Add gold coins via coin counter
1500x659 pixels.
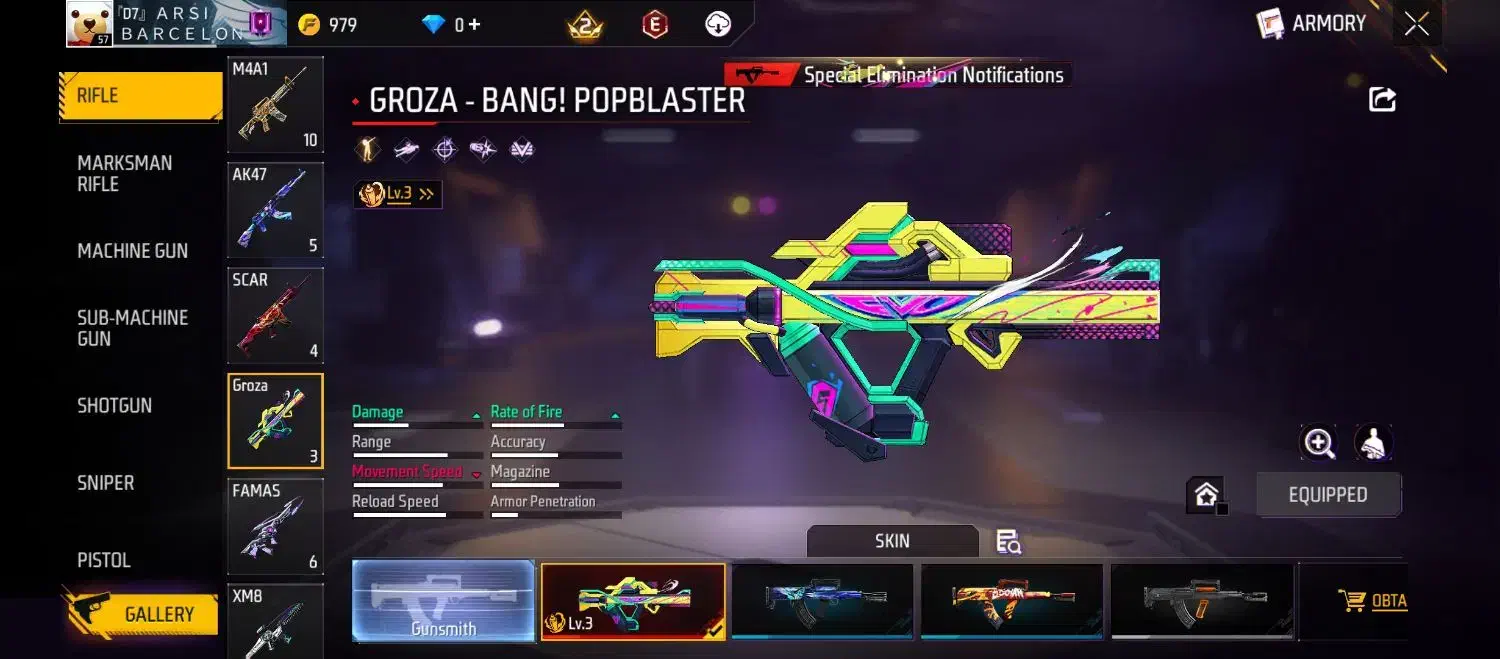[330, 25]
